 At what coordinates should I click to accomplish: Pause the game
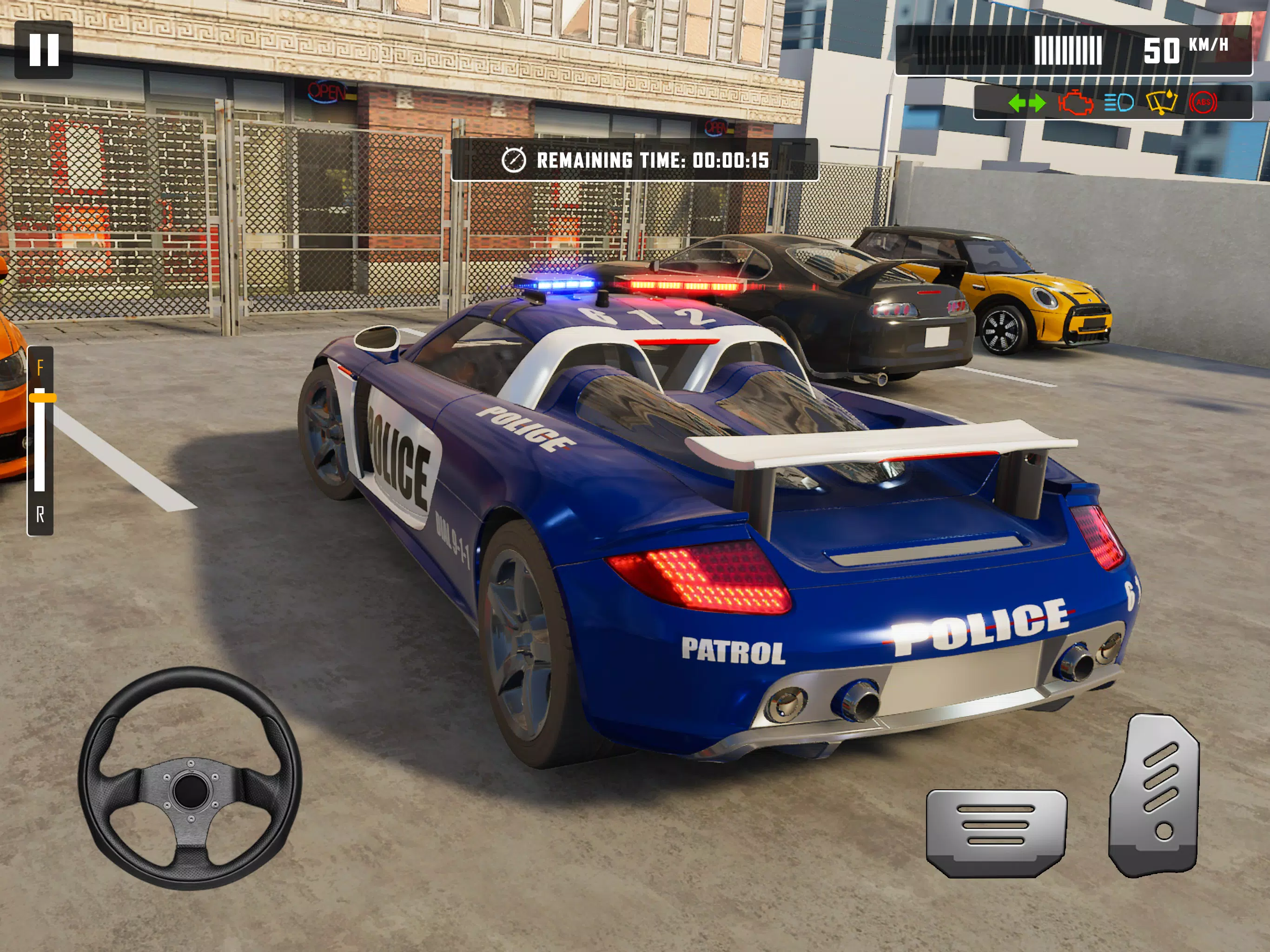click(x=44, y=49)
